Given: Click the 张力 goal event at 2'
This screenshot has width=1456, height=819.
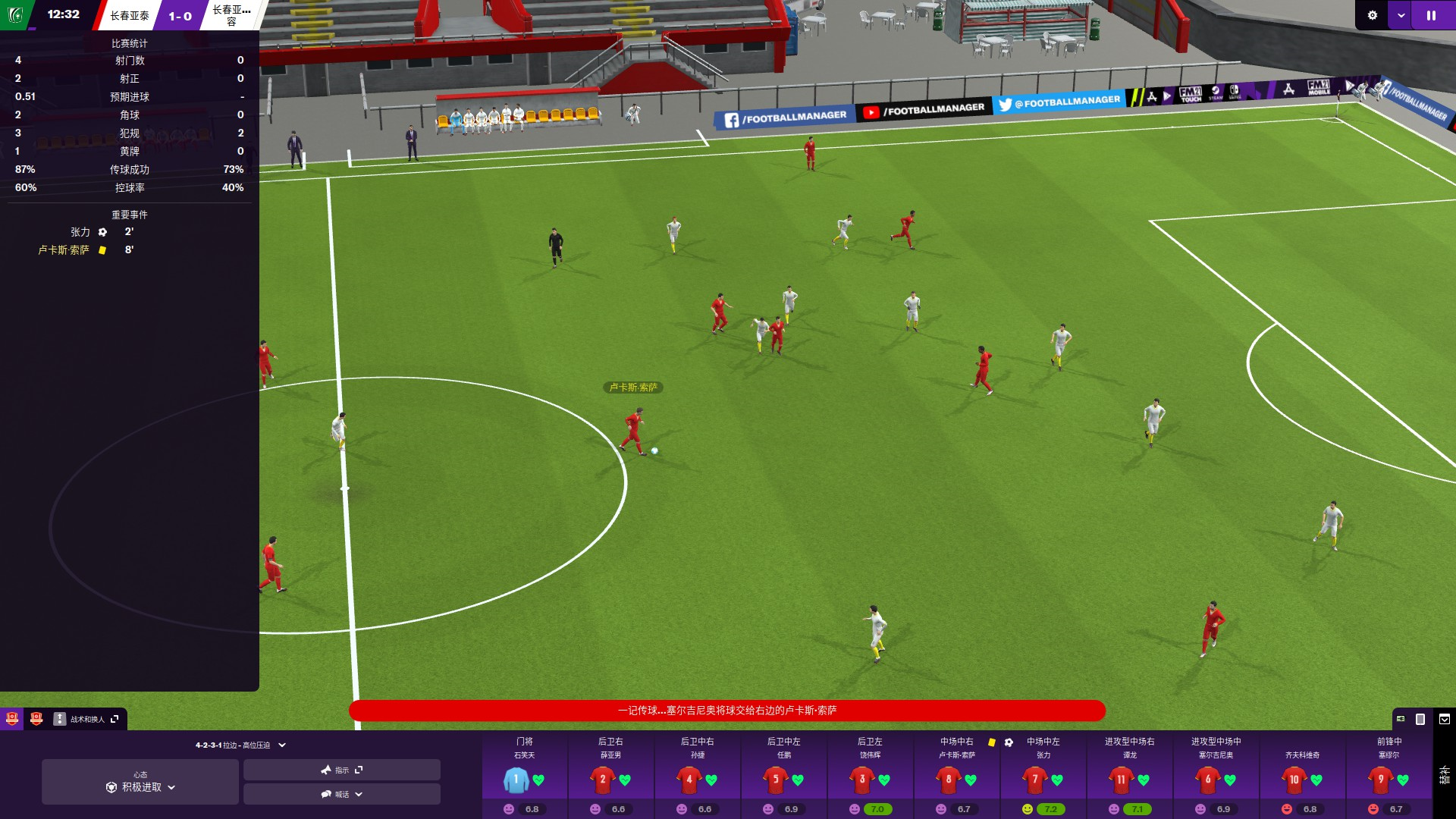Looking at the screenshot, I should (80, 232).
